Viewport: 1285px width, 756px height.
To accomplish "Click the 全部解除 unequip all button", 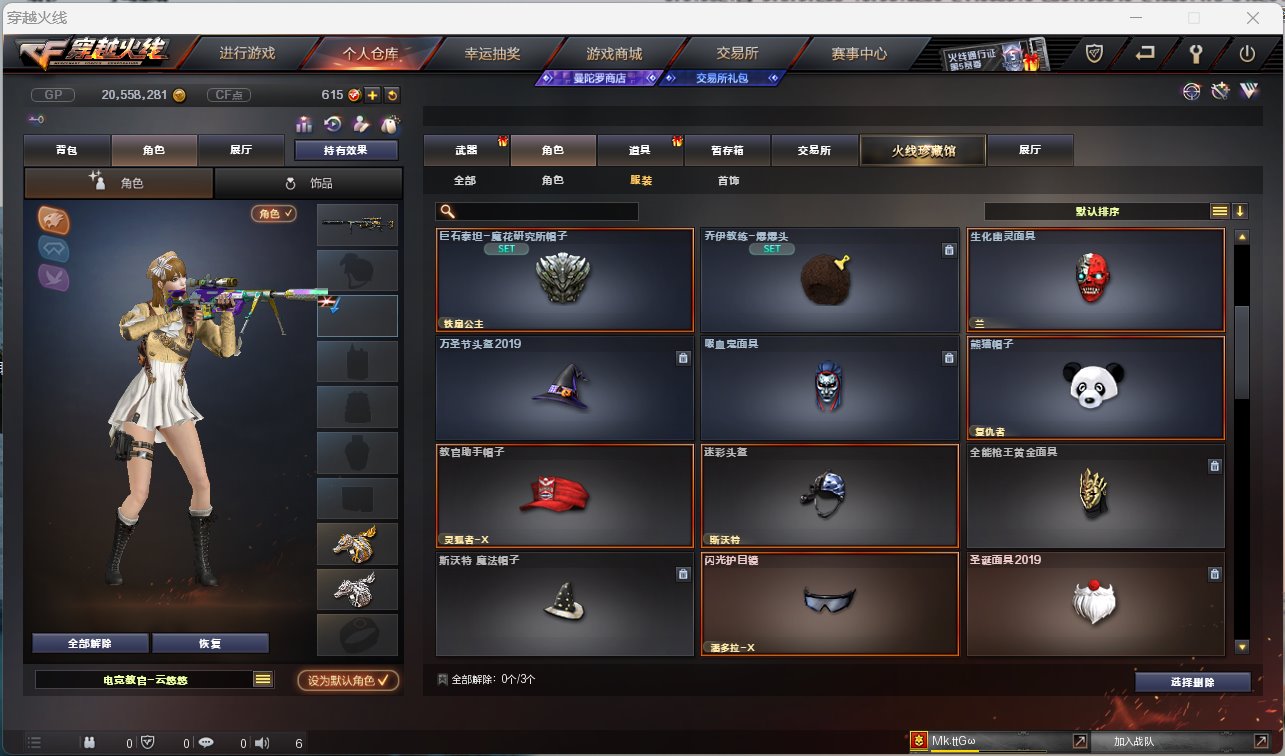I will point(90,643).
